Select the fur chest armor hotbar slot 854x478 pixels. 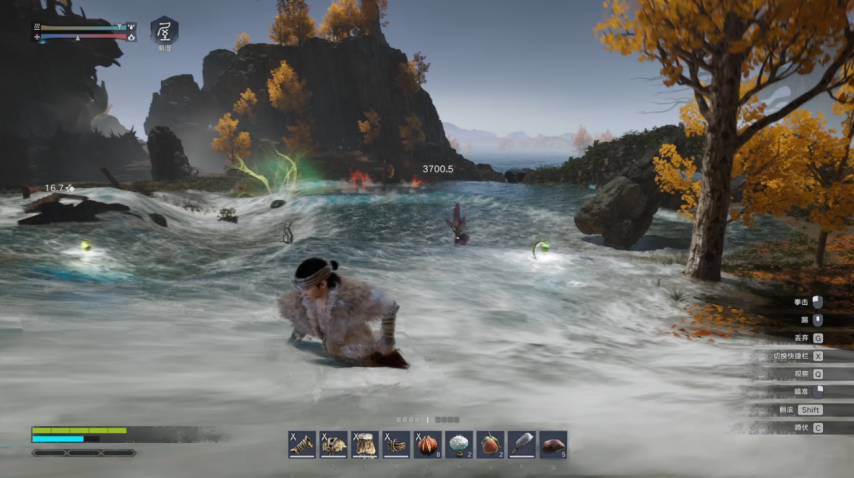click(x=333, y=445)
